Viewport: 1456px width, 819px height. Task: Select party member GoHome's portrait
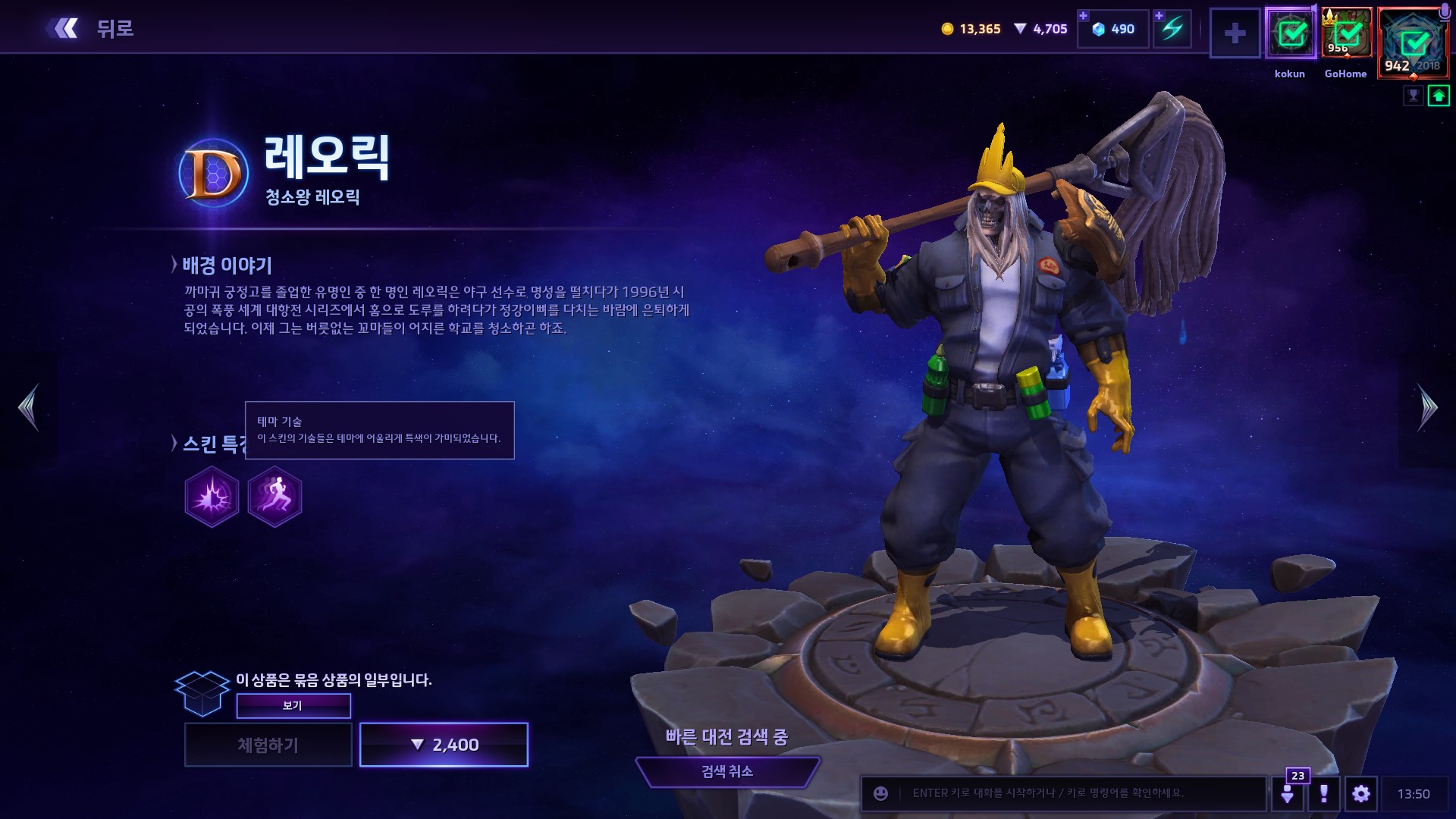pos(1347,33)
